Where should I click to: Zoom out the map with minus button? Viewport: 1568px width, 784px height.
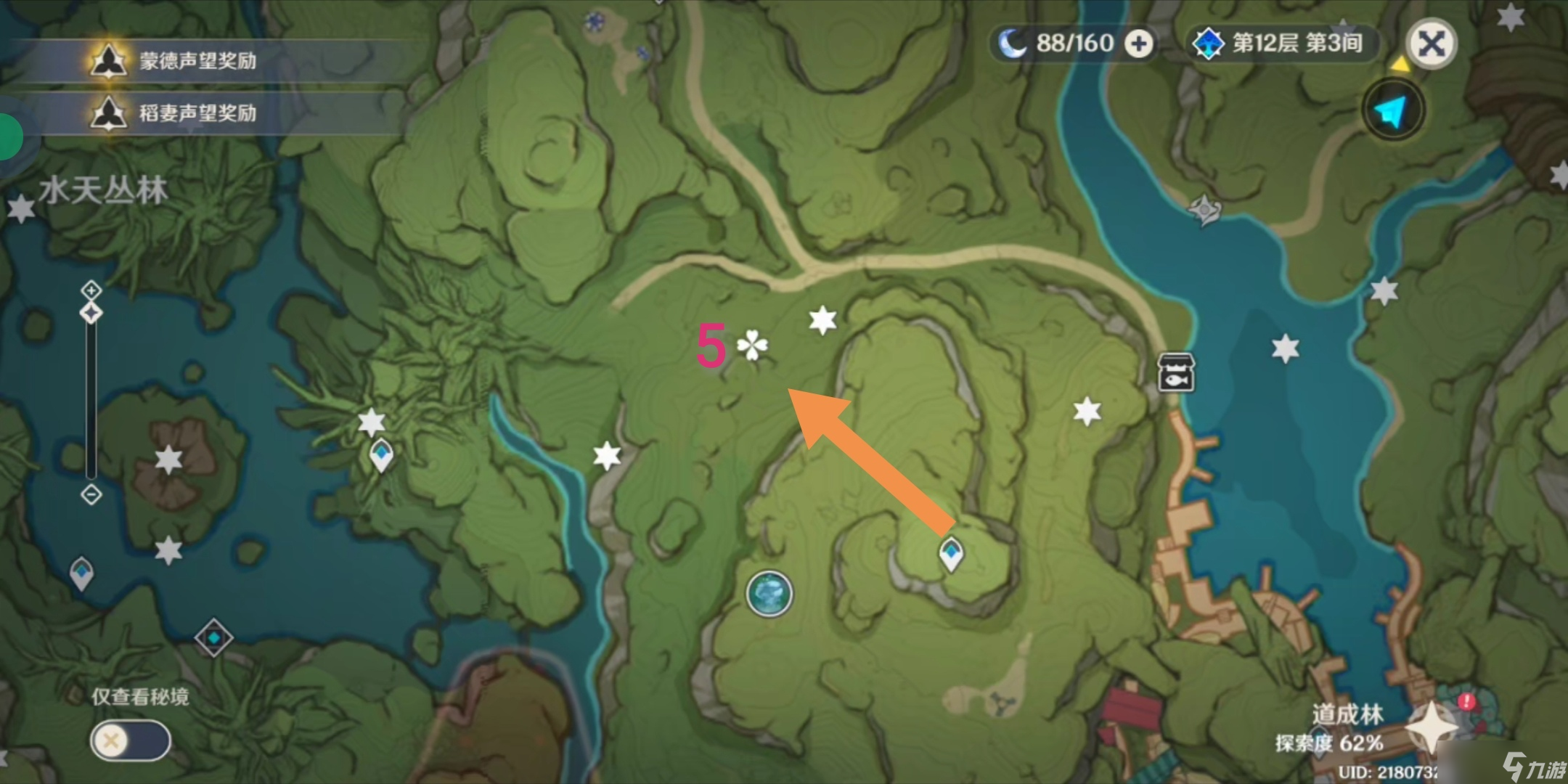[x=91, y=495]
